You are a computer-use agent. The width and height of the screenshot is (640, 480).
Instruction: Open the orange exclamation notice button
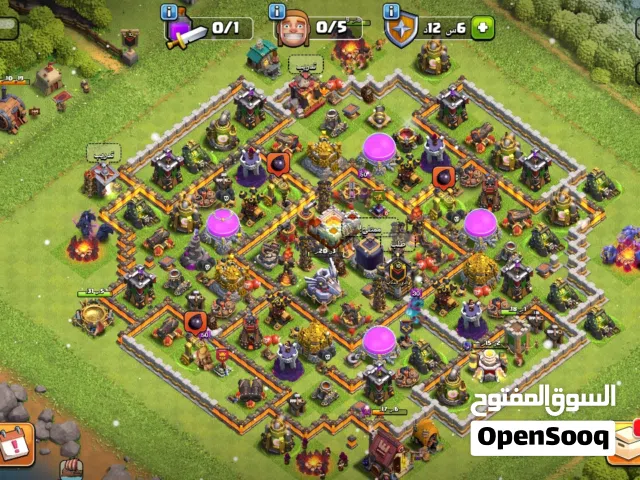pyautogui.click(x=16, y=442)
